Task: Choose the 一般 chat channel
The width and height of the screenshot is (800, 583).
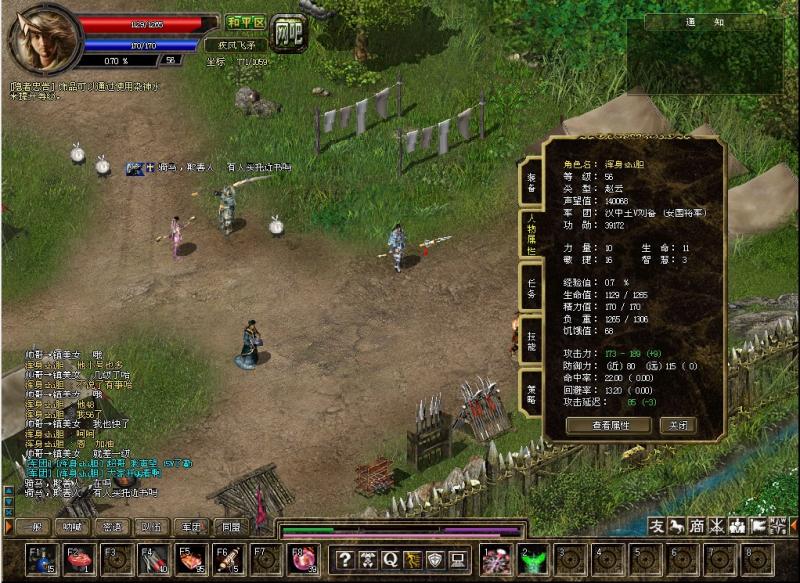Action: point(32,527)
